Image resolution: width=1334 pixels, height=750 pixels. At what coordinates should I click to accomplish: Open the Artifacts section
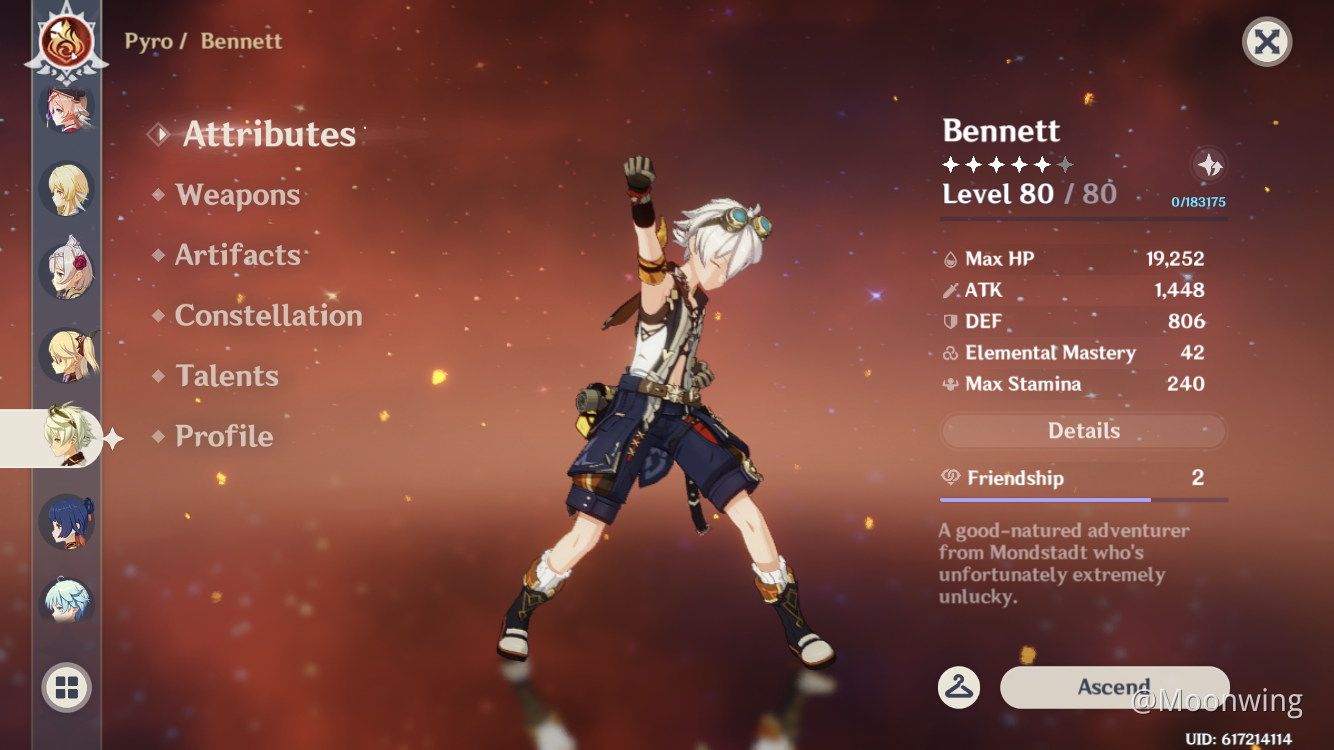pos(236,255)
